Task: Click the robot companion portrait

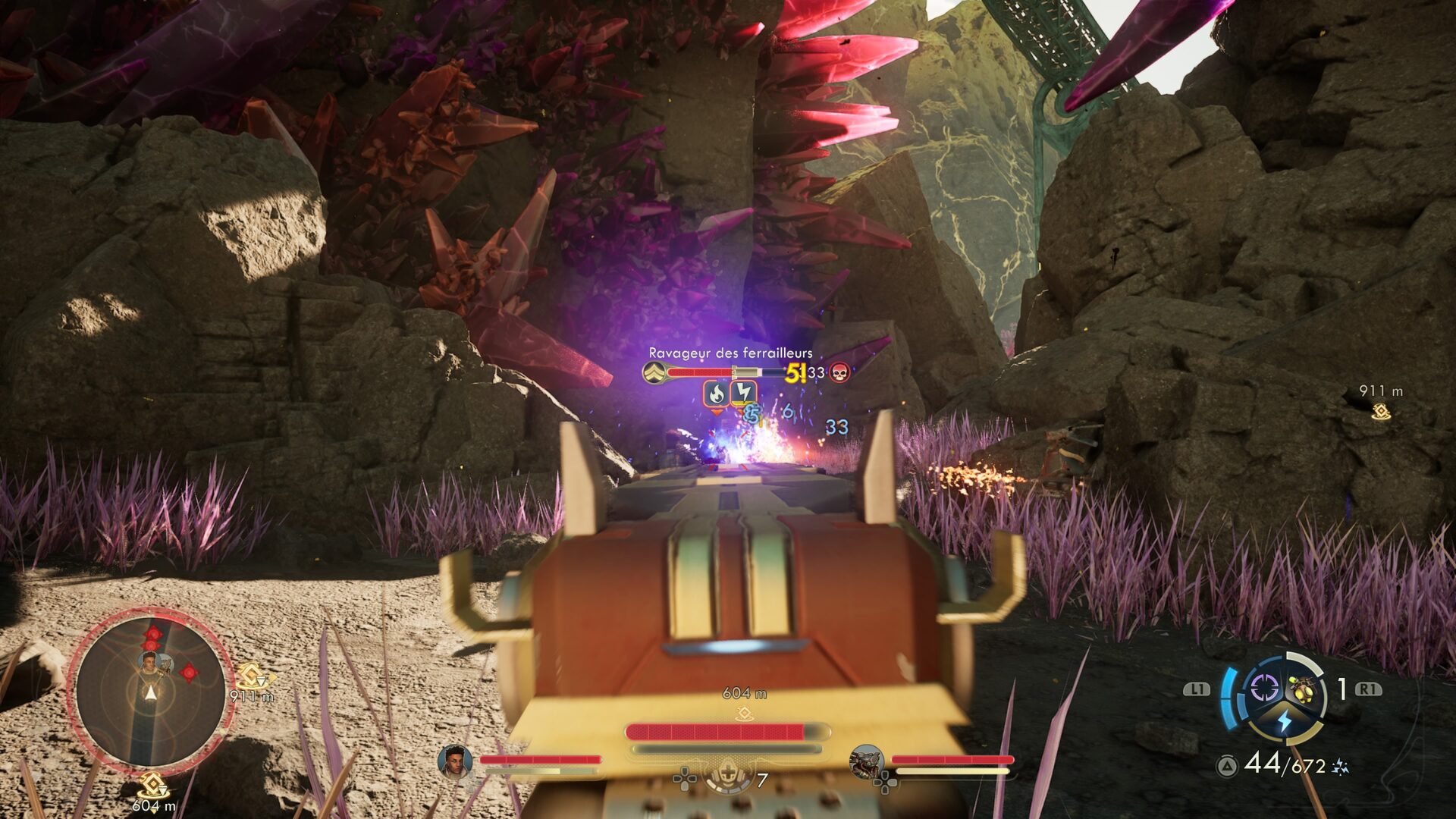Action: [x=867, y=761]
